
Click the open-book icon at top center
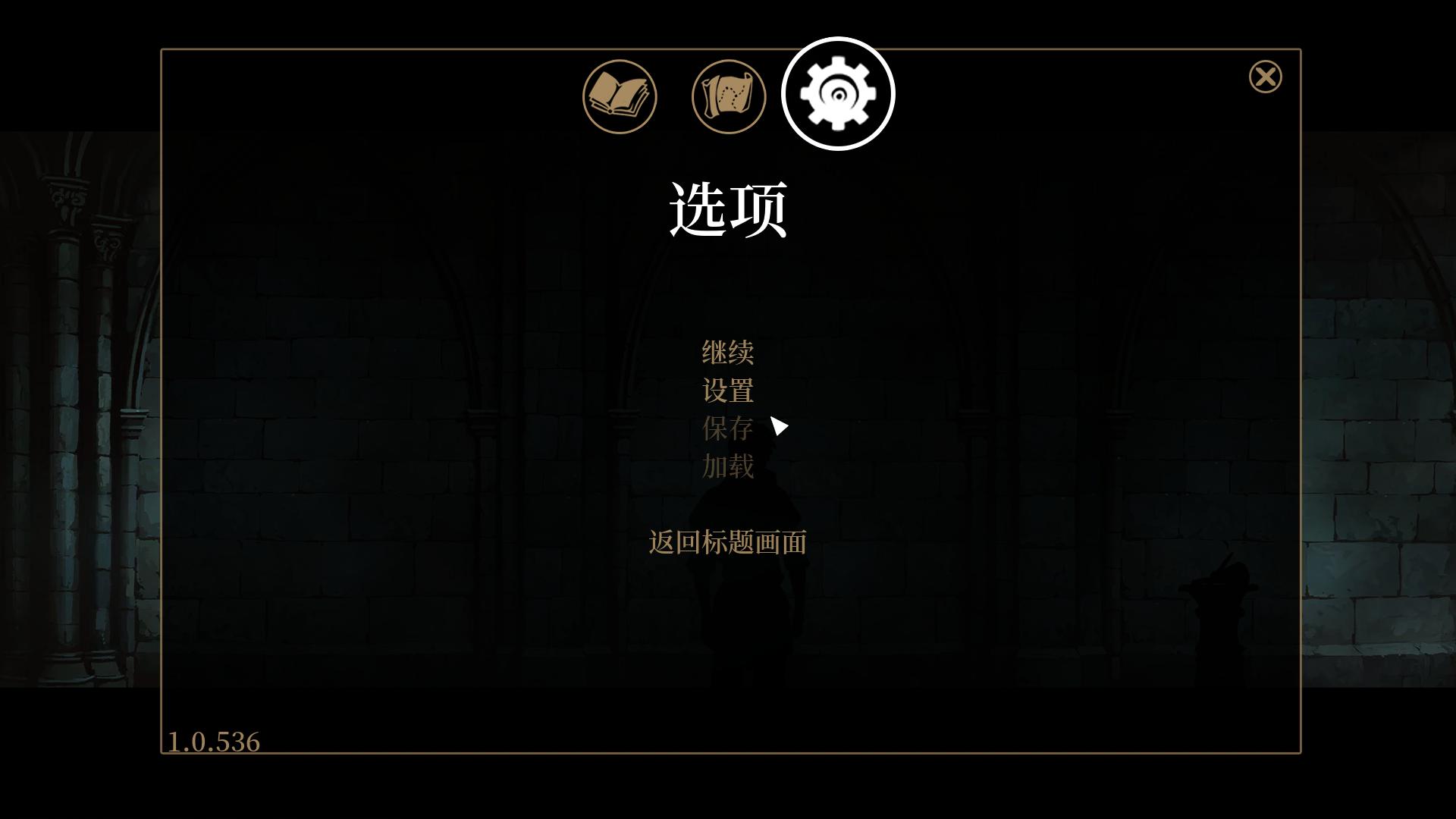619,96
